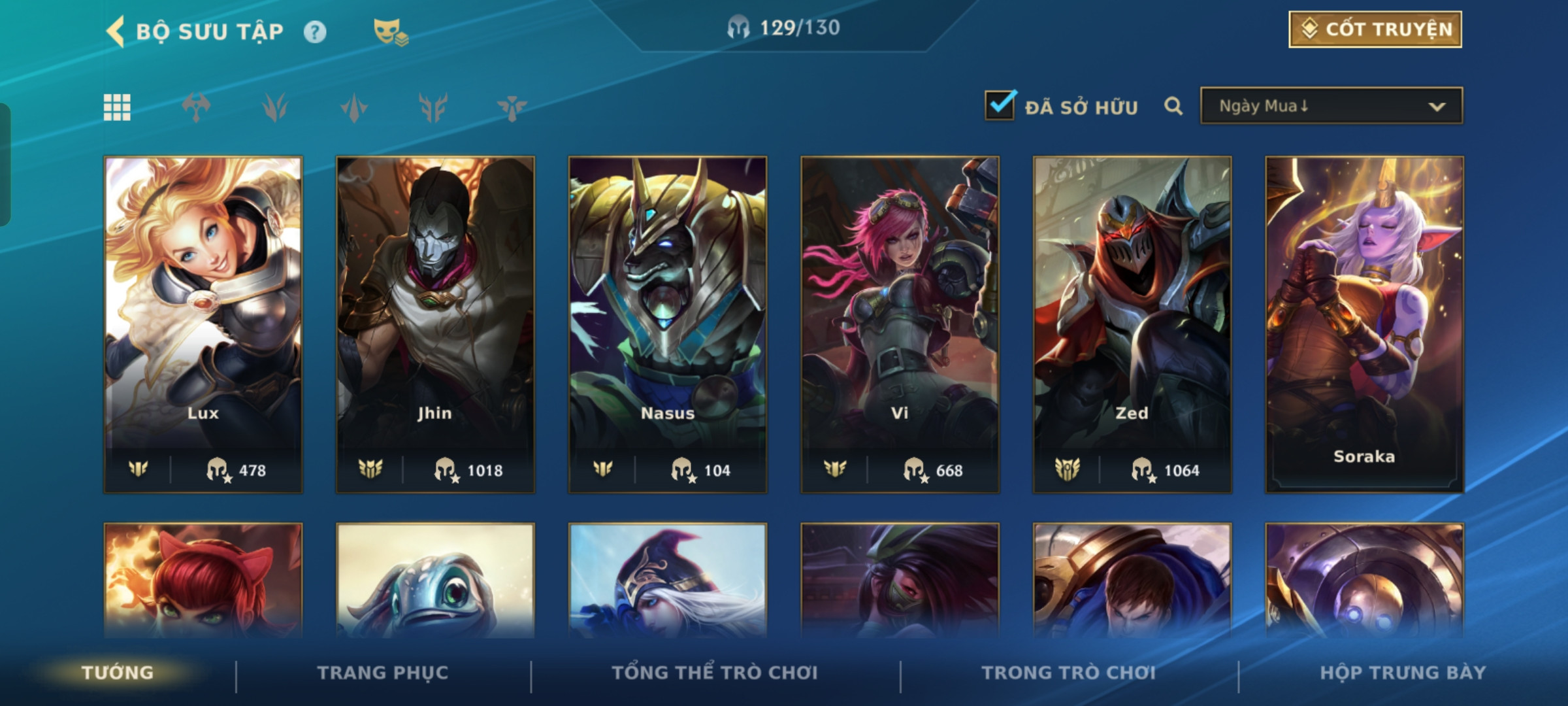Viewport: 1568px width, 706px height.
Task: Open the frog-like Fizz champion card
Action: tap(435, 580)
